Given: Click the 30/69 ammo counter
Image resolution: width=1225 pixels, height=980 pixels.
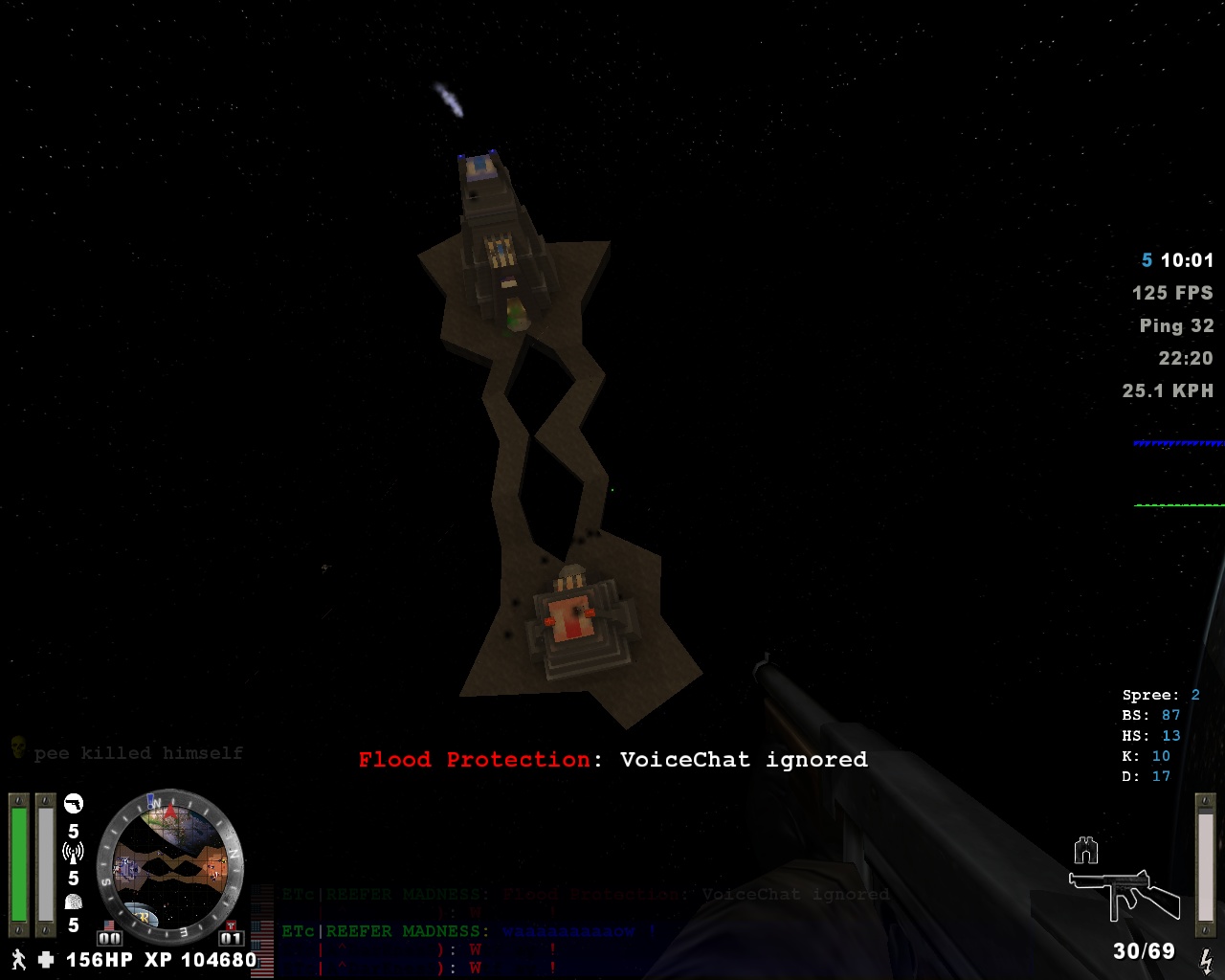Looking at the screenshot, I should (x=1144, y=953).
